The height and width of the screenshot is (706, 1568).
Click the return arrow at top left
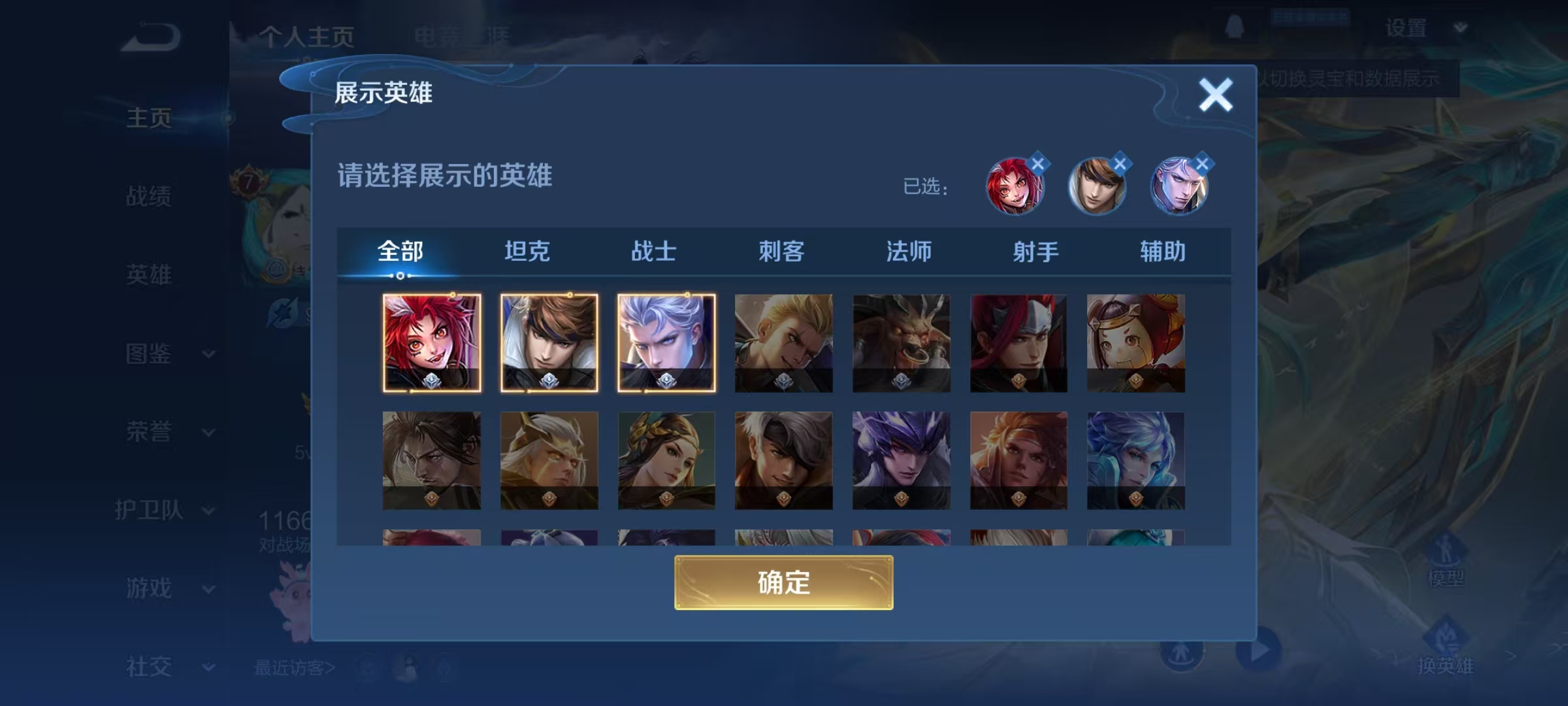tap(152, 35)
